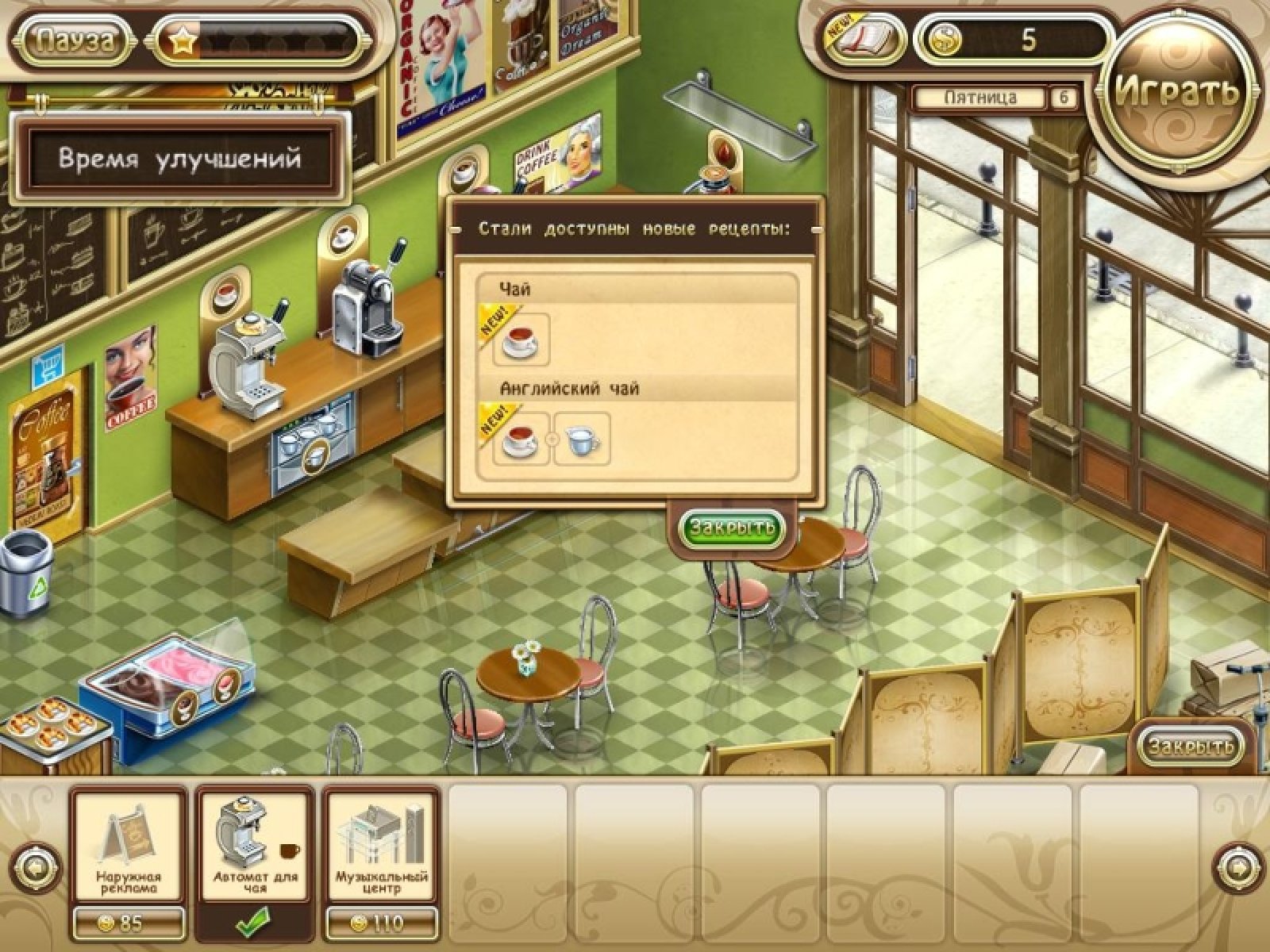Open the recipe book icon
This screenshot has height=952, width=1270.
click(x=866, y=39)
